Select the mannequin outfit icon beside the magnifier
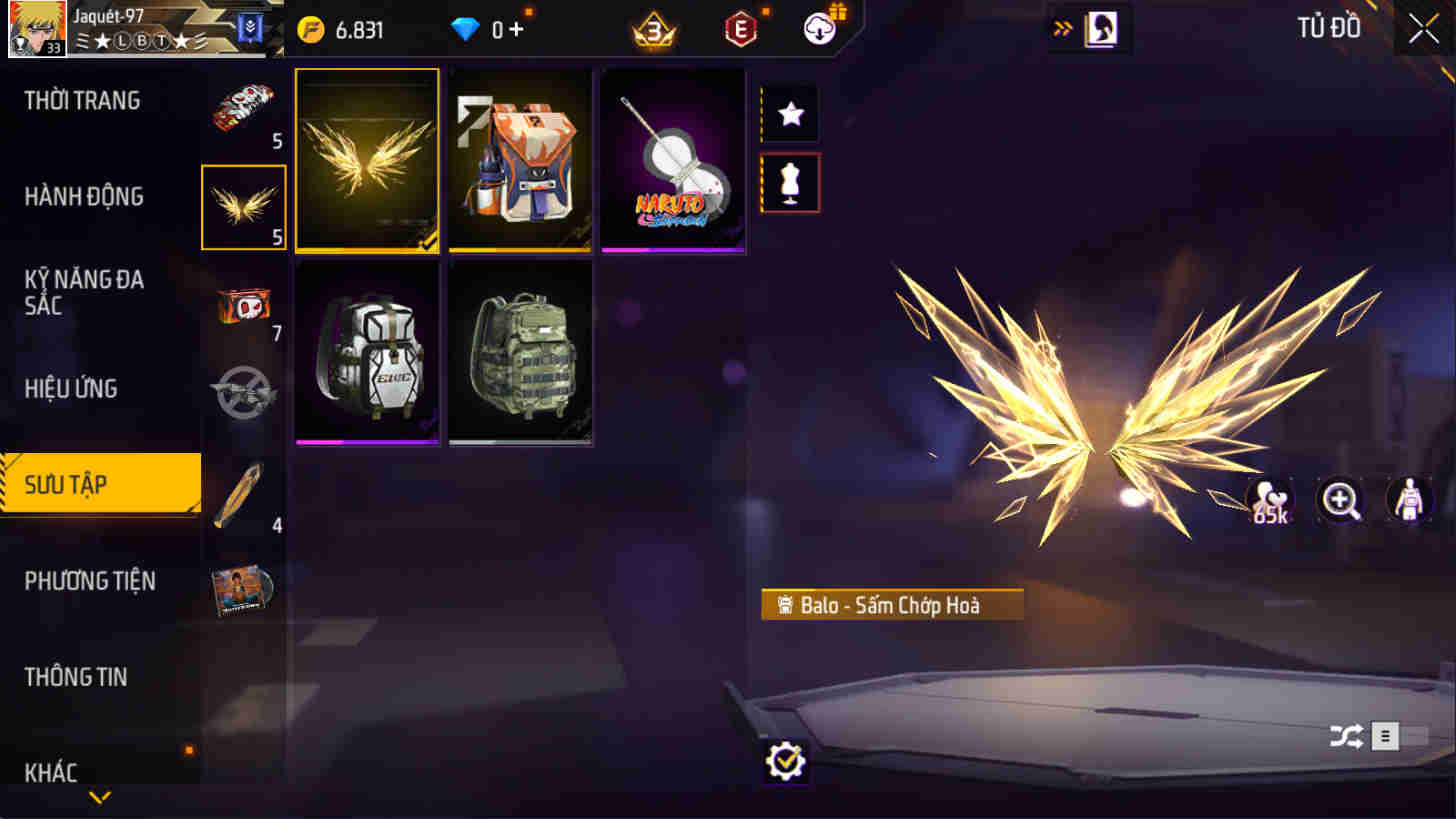The height and width of the screenshot is (819, 1456). (x=1409, y=501)
